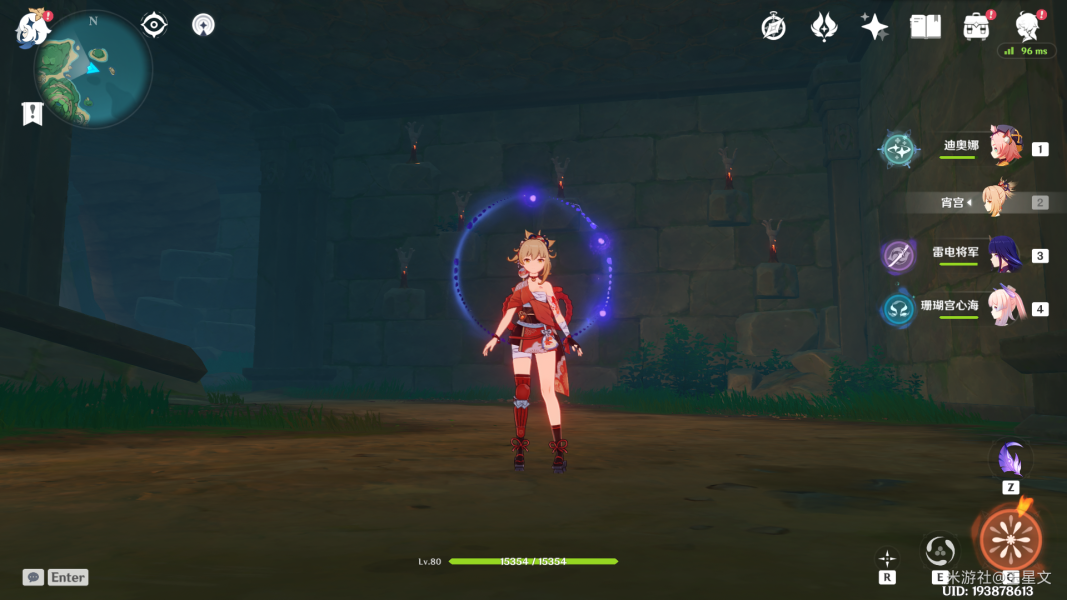Viewport: 1067px width, 600px height.
Task: Open the Paimon main menu
Action: (32, 27)
